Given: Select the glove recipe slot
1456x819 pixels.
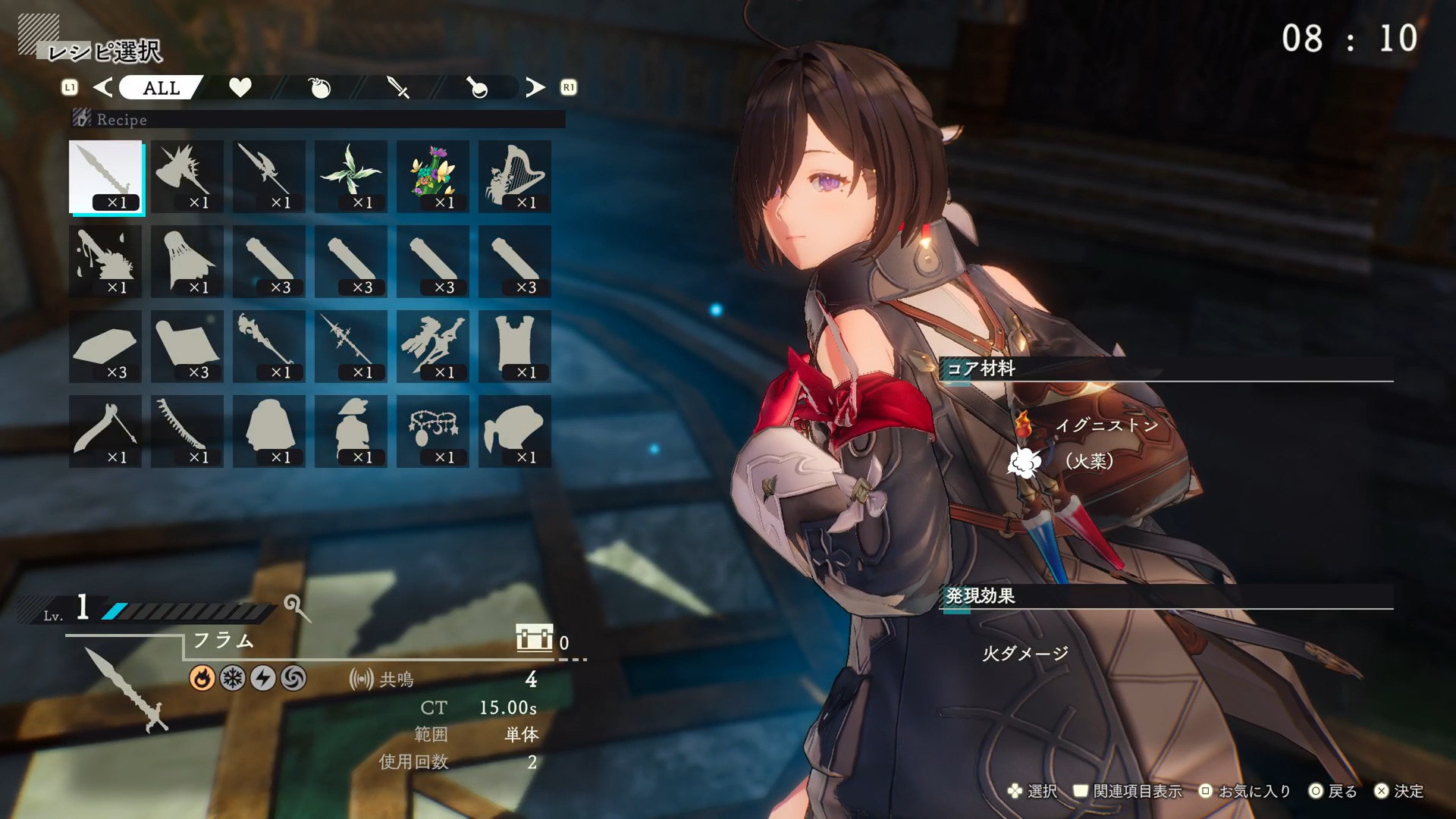Looking at the screenshot, I should (x=515, y=431).
